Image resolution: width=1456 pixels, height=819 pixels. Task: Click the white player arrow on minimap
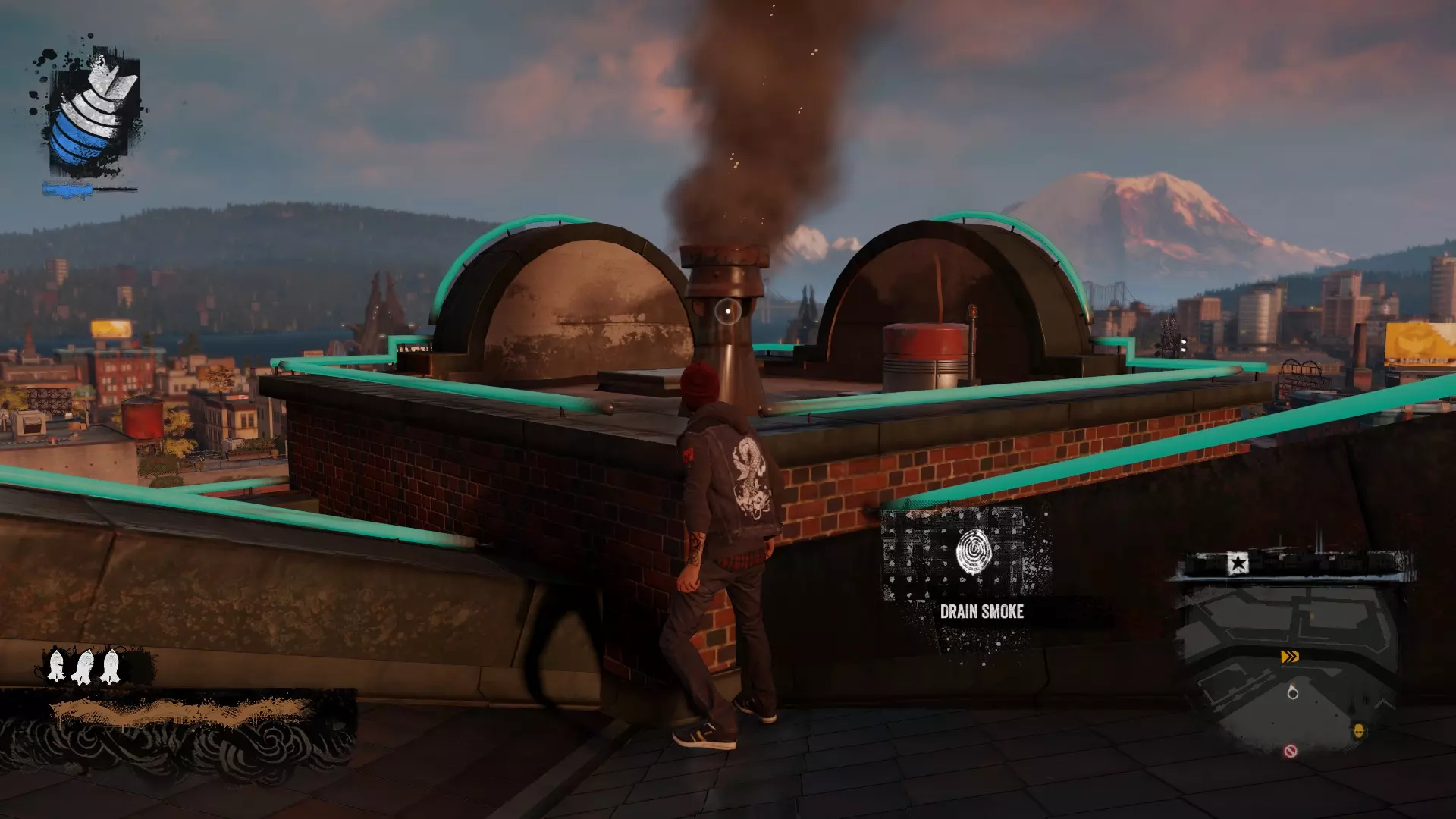tap(1293, 692)
